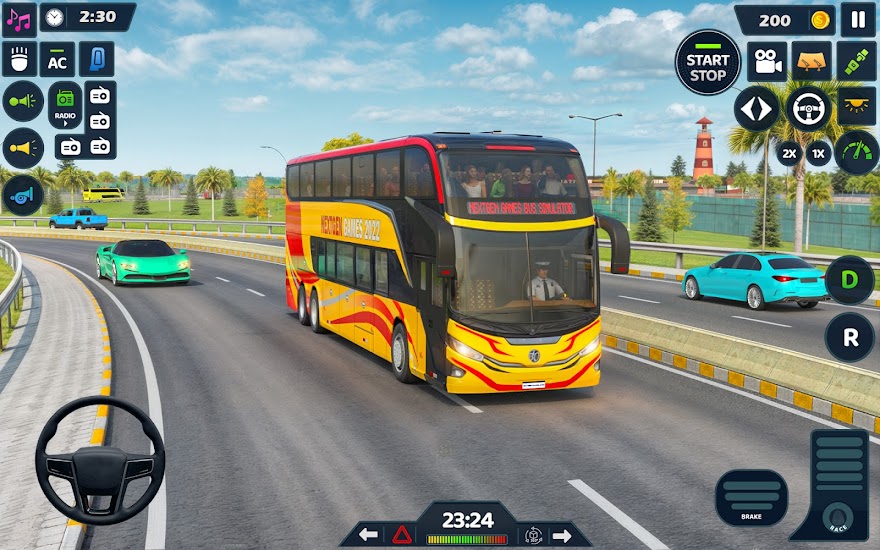Switch the camera view
880x550 pixels.
coord(767,62)
